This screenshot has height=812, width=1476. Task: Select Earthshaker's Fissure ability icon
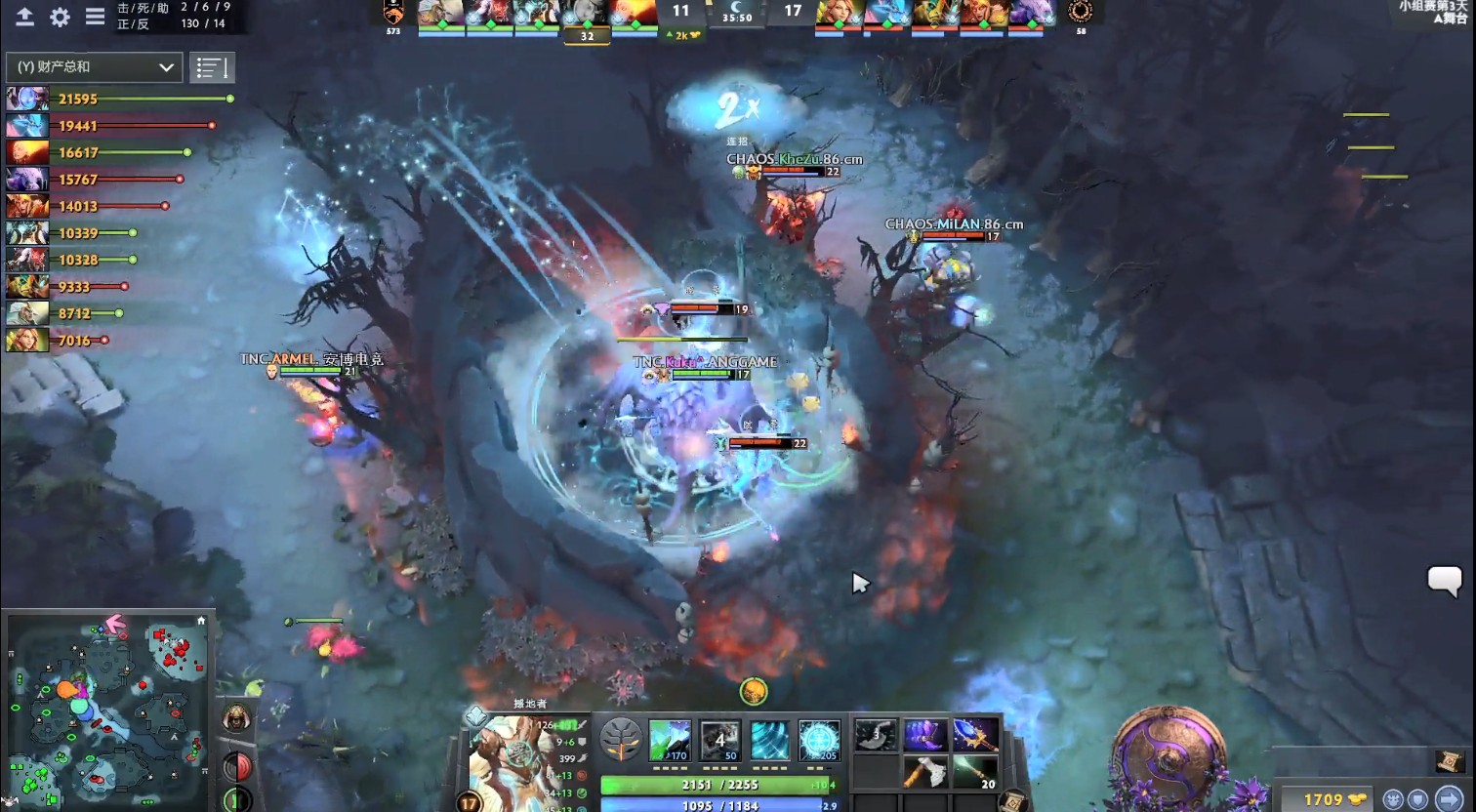coord(670,740)
